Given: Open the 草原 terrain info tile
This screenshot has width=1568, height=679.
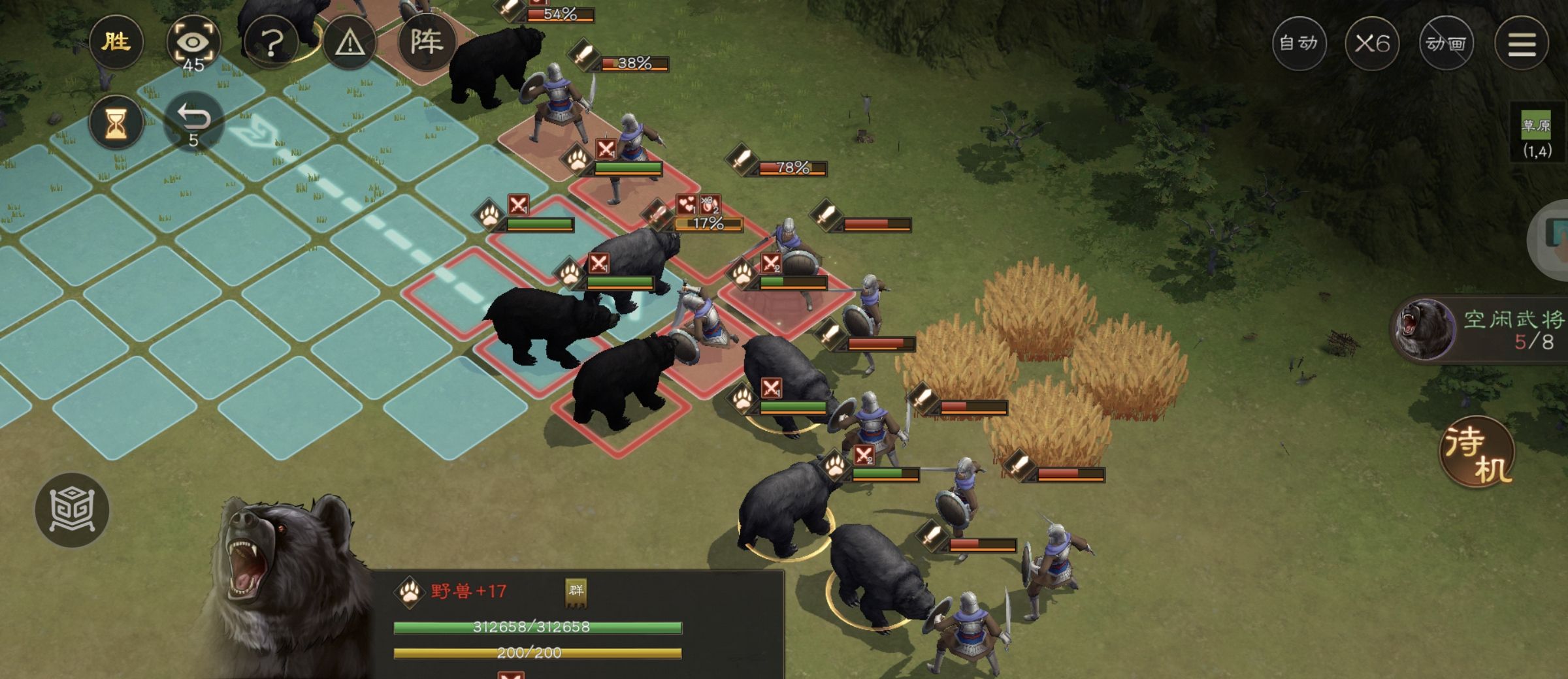Looking at the screenshot, I should [x=1536, y=134].
